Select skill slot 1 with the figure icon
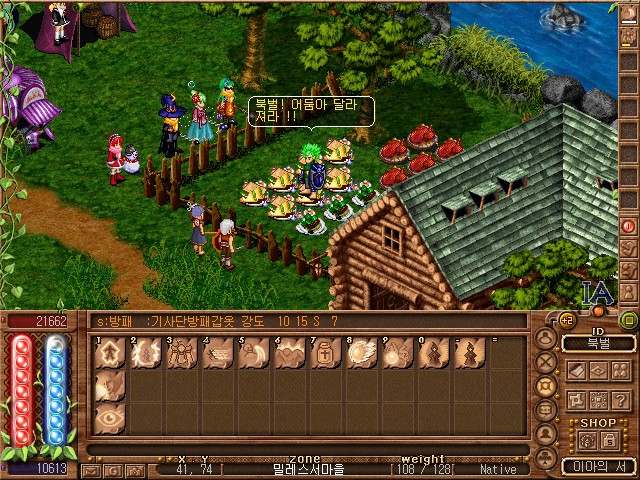The image size is (640, 480). (110, 354)
